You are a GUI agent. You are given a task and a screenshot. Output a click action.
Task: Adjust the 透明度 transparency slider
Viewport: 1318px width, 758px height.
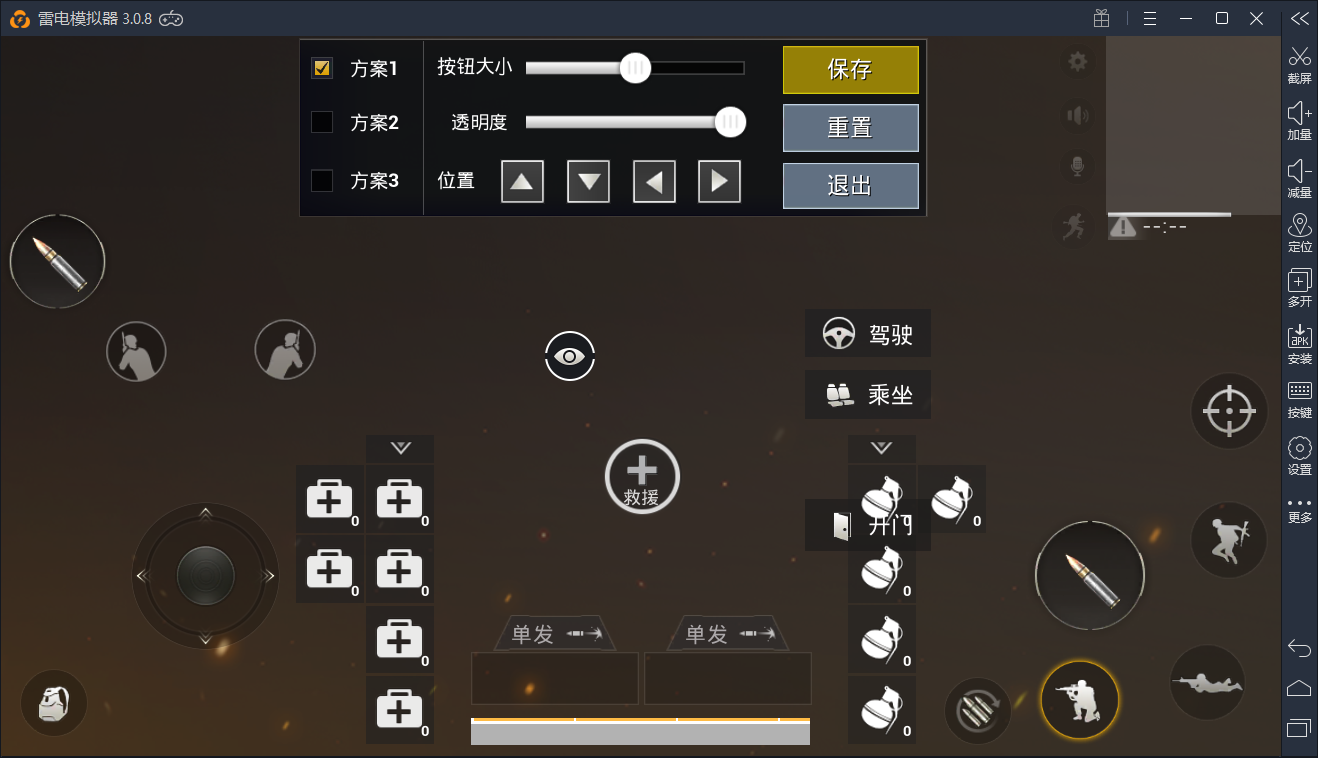coord(729,122)
